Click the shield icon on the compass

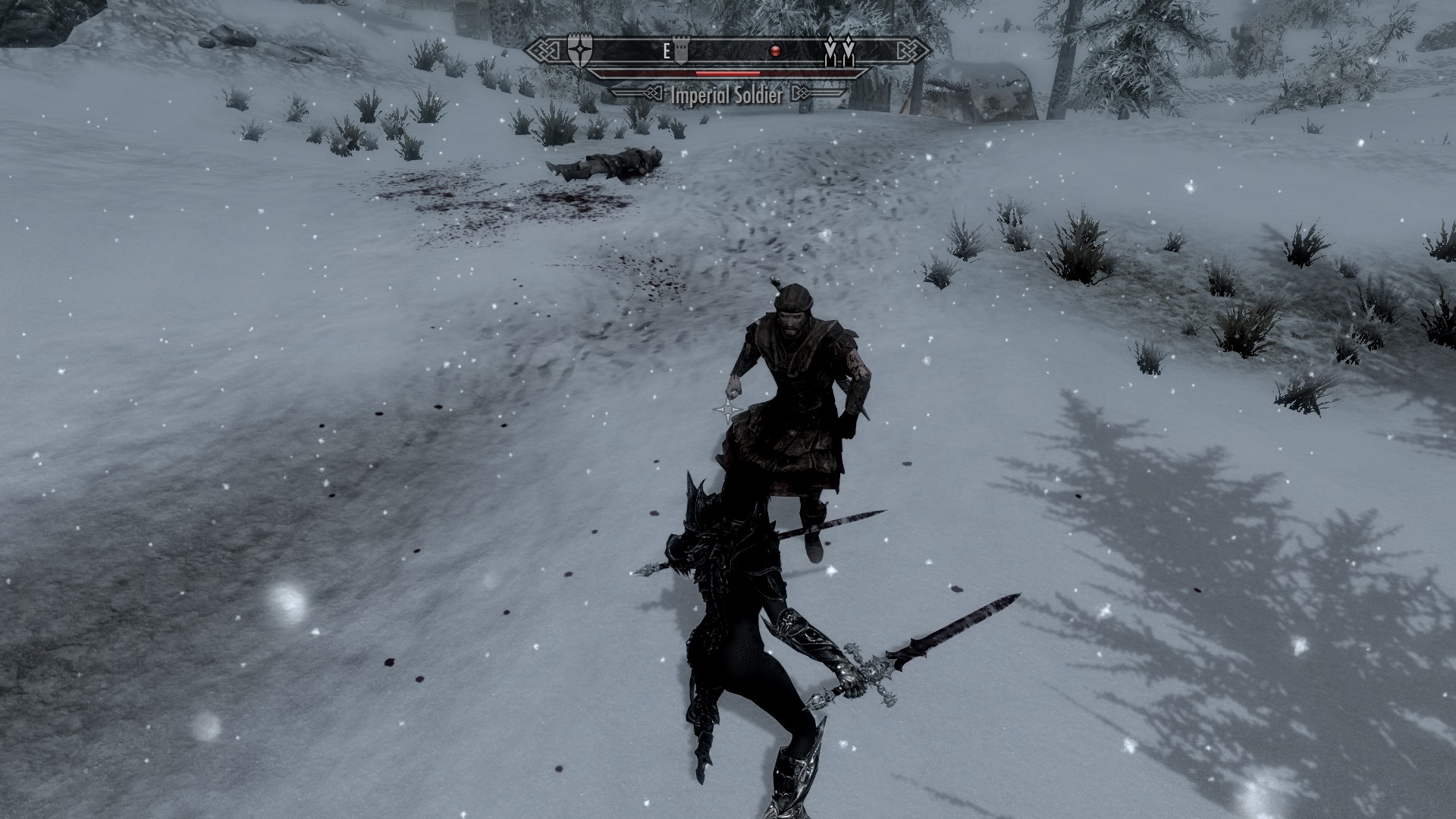tap(579, 50)
